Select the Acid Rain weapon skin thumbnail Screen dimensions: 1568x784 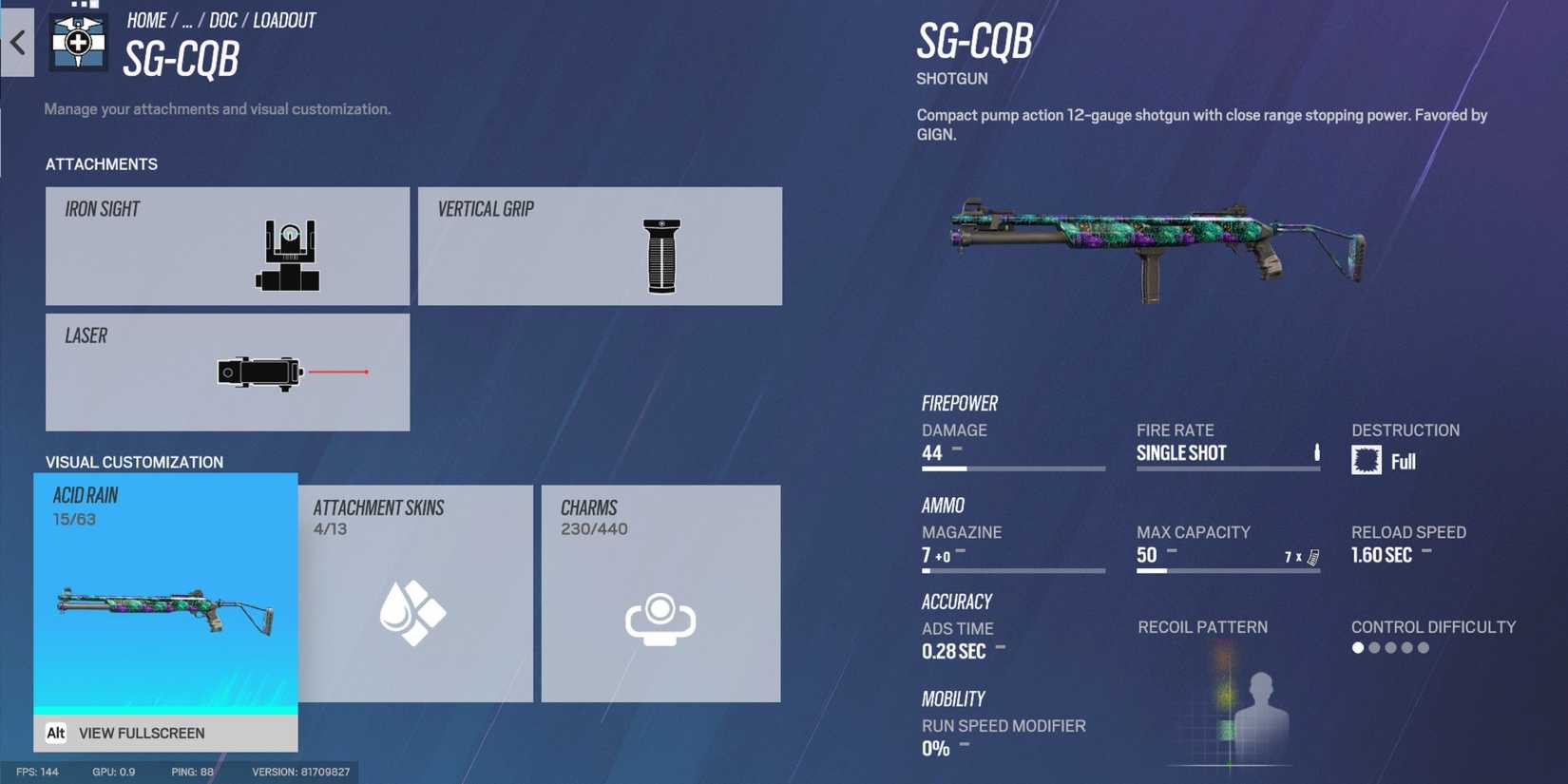point(164,608)
